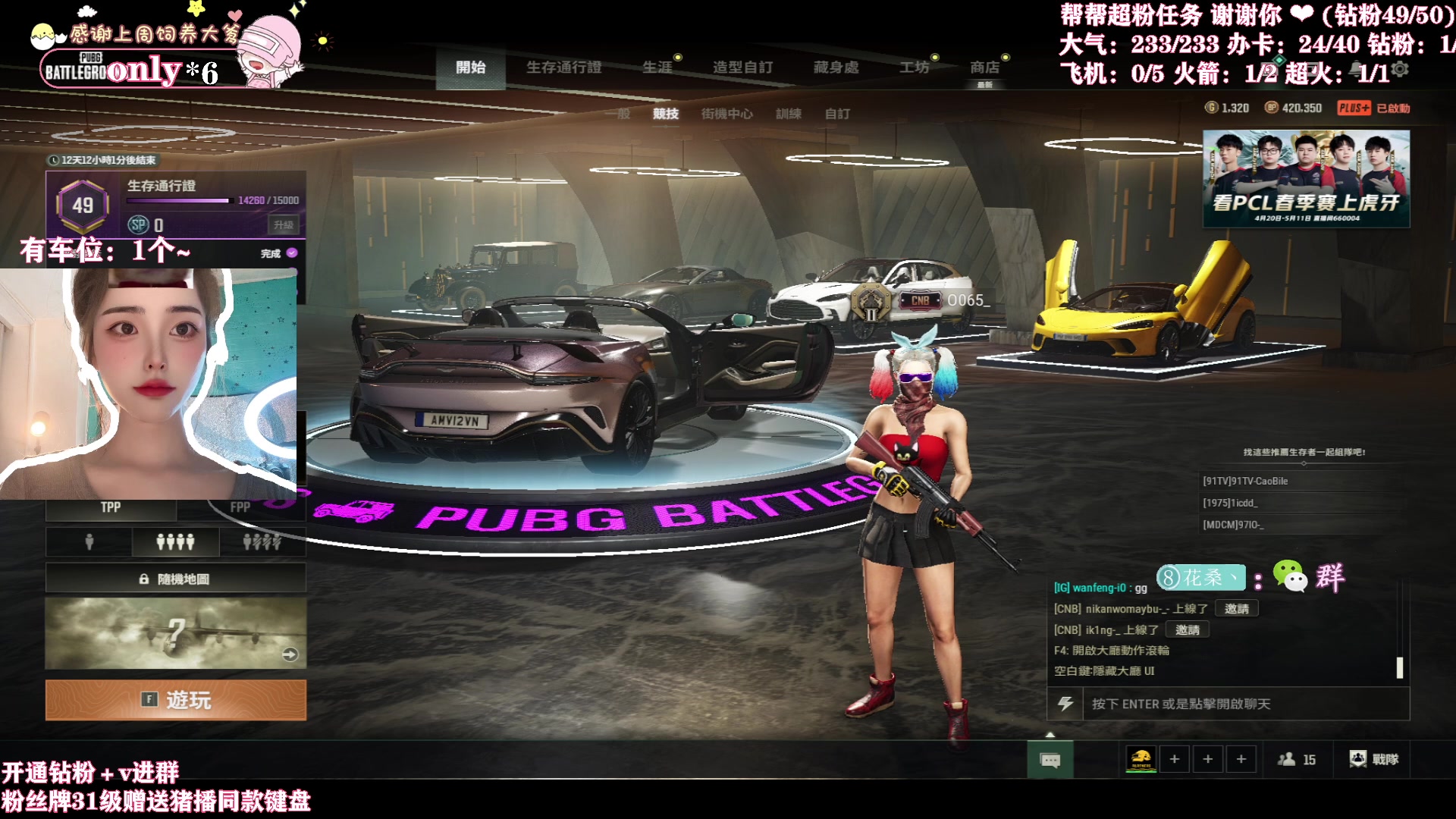This screenshot has height=819, width=1456.
Task: Choose solo single-player team size
Action: [89, 541]
